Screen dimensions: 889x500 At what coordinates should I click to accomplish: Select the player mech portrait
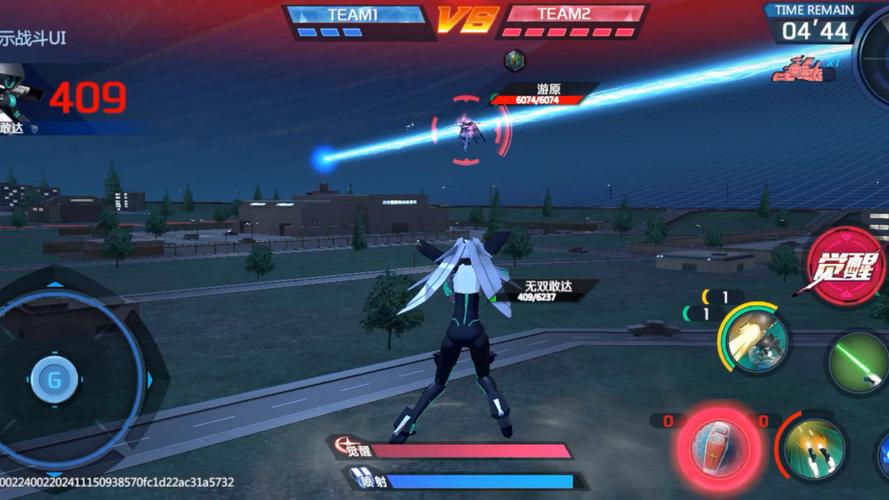16,96
